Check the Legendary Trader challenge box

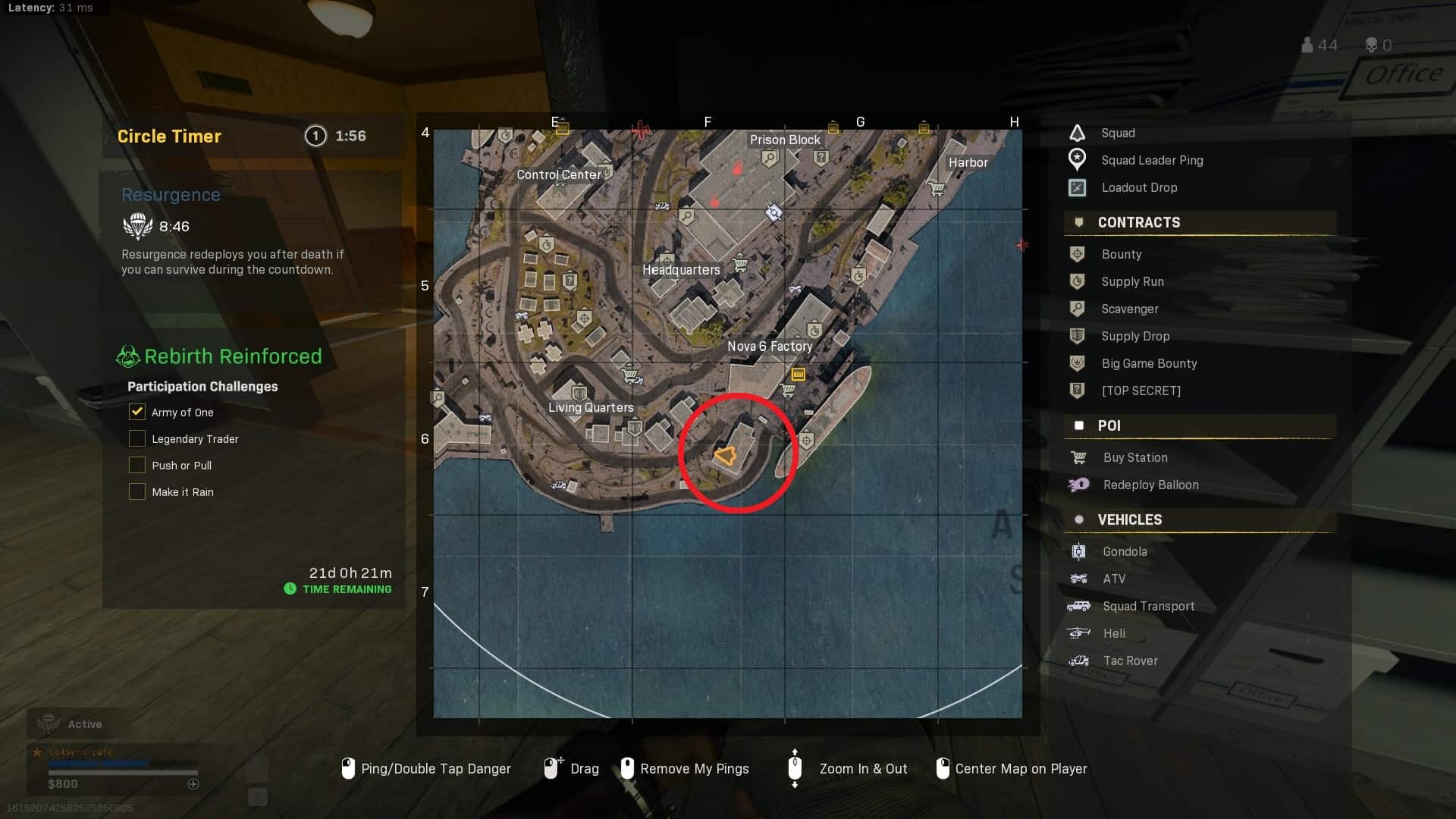(x=137, y=438)
